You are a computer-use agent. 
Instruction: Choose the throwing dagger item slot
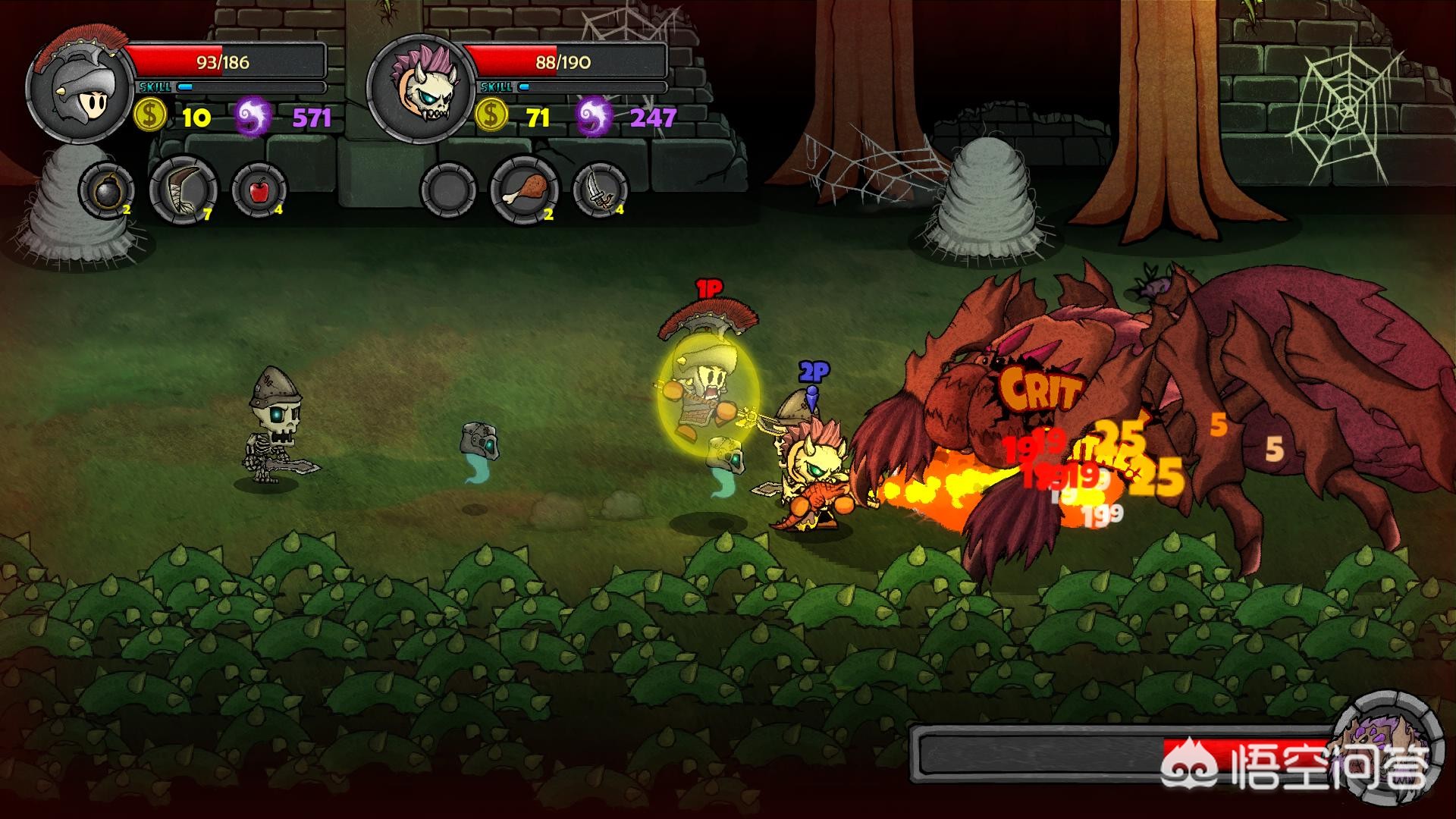pos(600,190)
